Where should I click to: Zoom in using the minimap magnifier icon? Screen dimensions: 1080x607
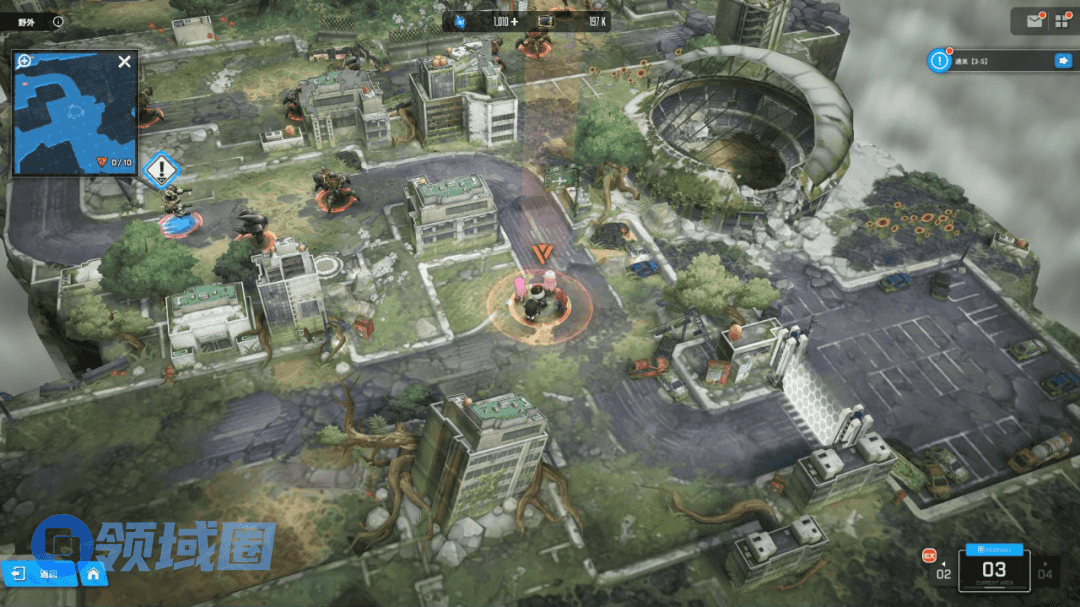pyautogui.click(x=24, y=61)
